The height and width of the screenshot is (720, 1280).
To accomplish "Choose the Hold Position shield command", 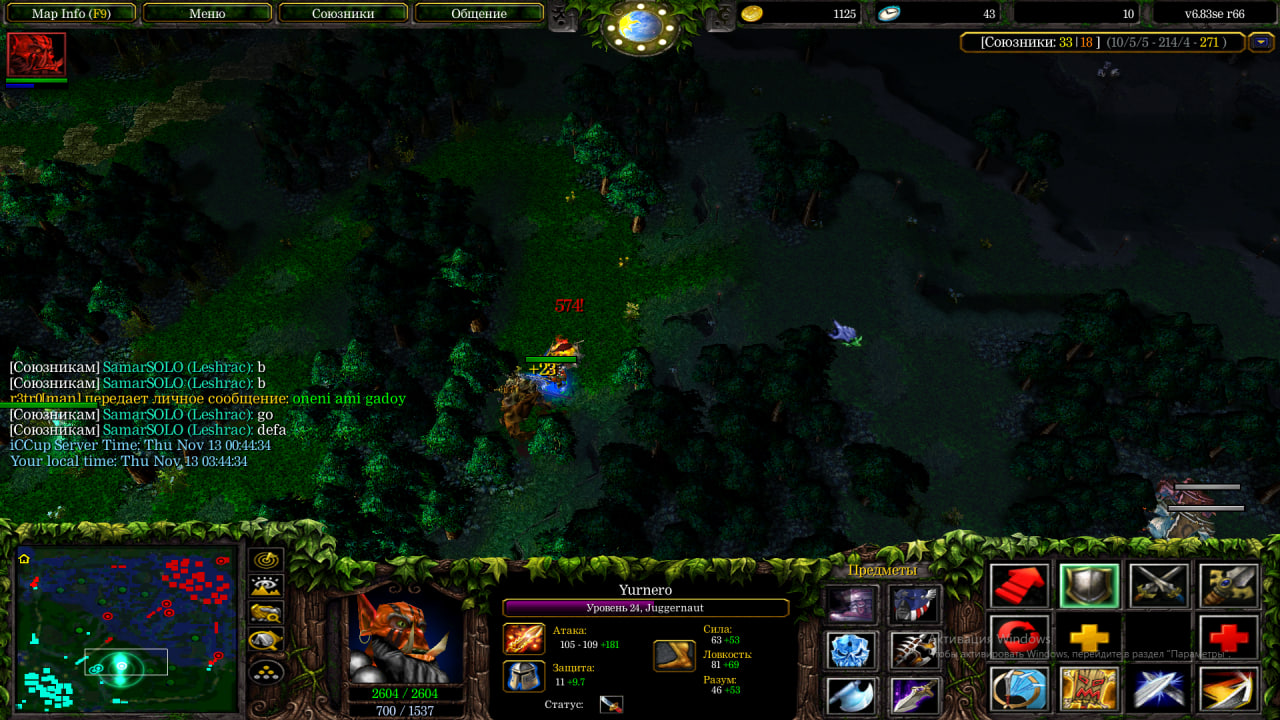I will 1089,586.
